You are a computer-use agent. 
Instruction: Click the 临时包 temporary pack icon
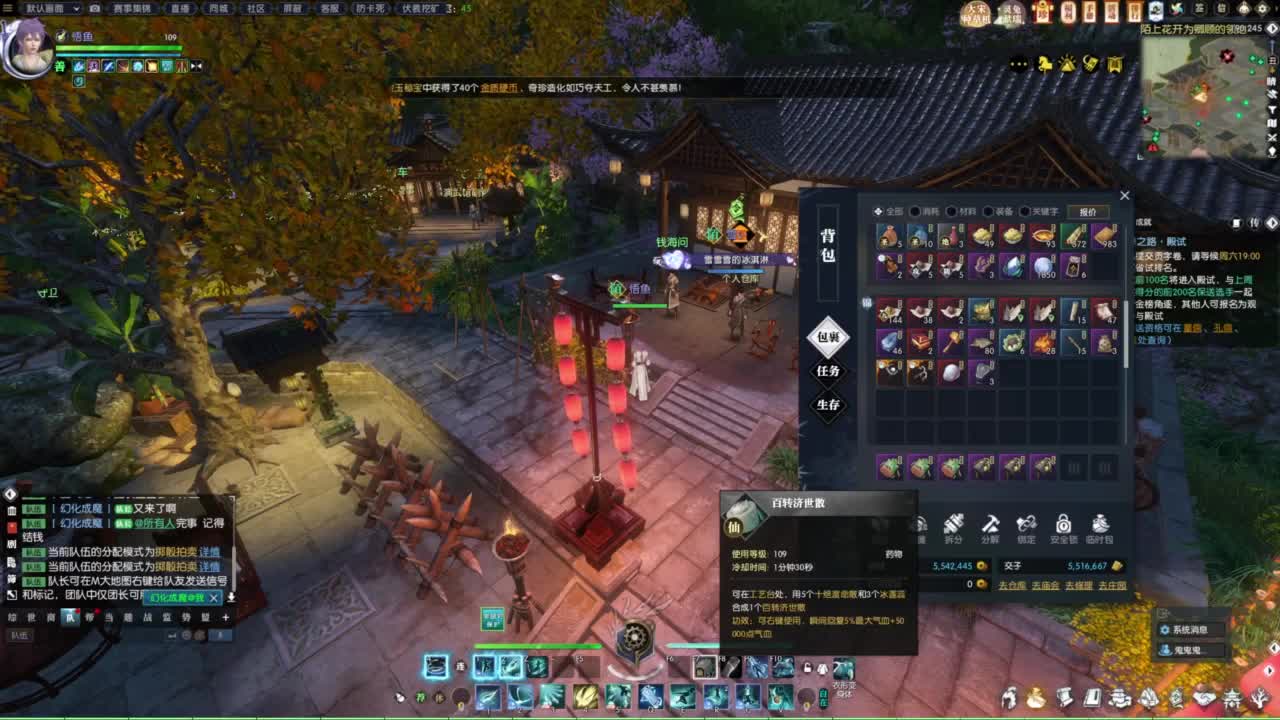(x=1100, y=522)
